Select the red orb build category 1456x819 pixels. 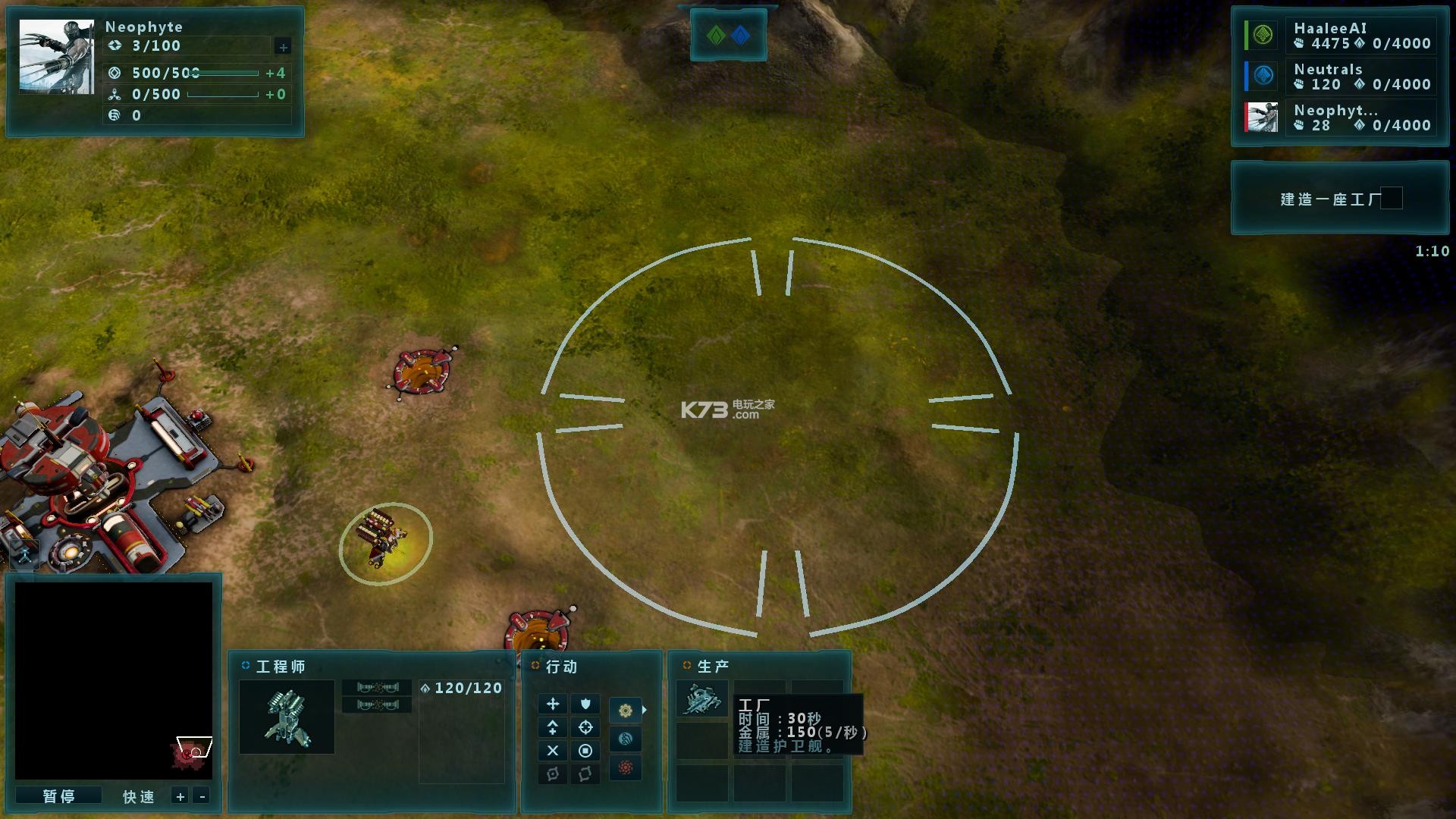tap(626, 767)
